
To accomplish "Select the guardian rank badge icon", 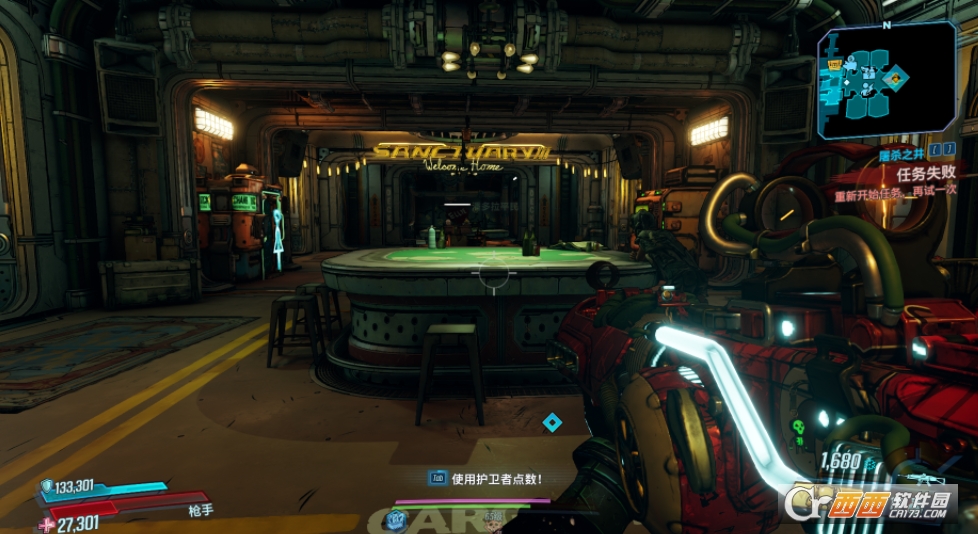I will coord(397,517).
